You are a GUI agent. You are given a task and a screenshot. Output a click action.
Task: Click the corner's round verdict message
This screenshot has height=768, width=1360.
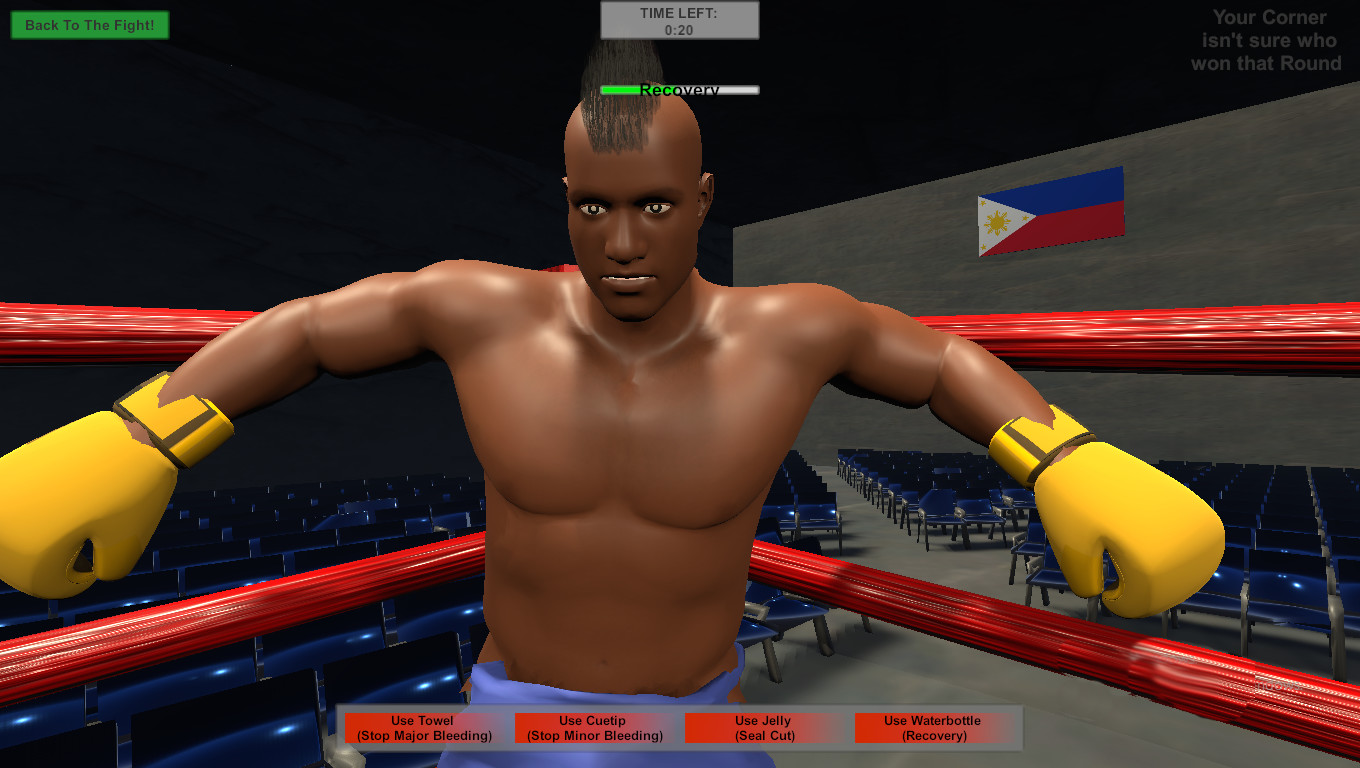tap(1267, 40)
